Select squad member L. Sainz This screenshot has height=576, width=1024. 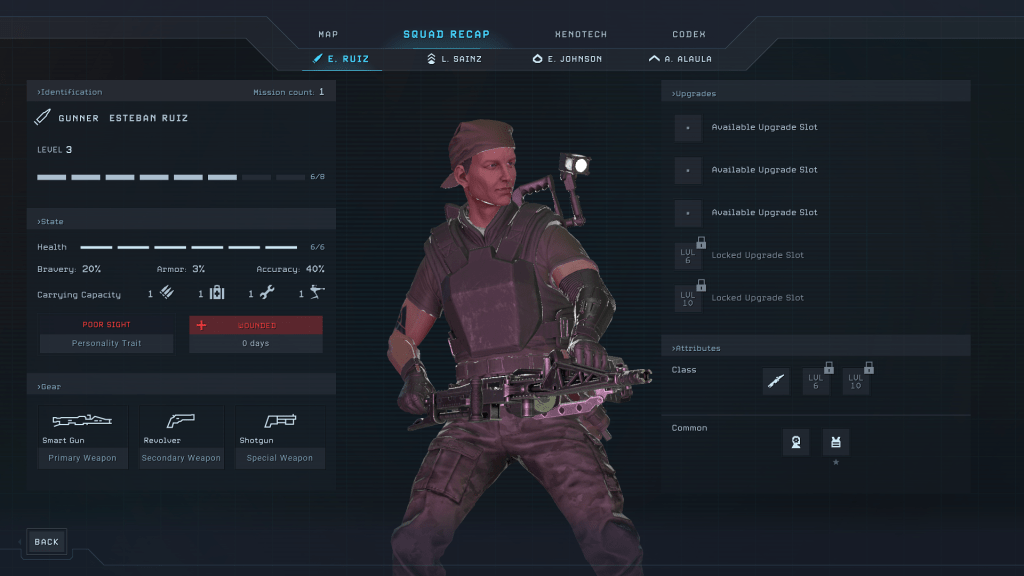point(454,59)
